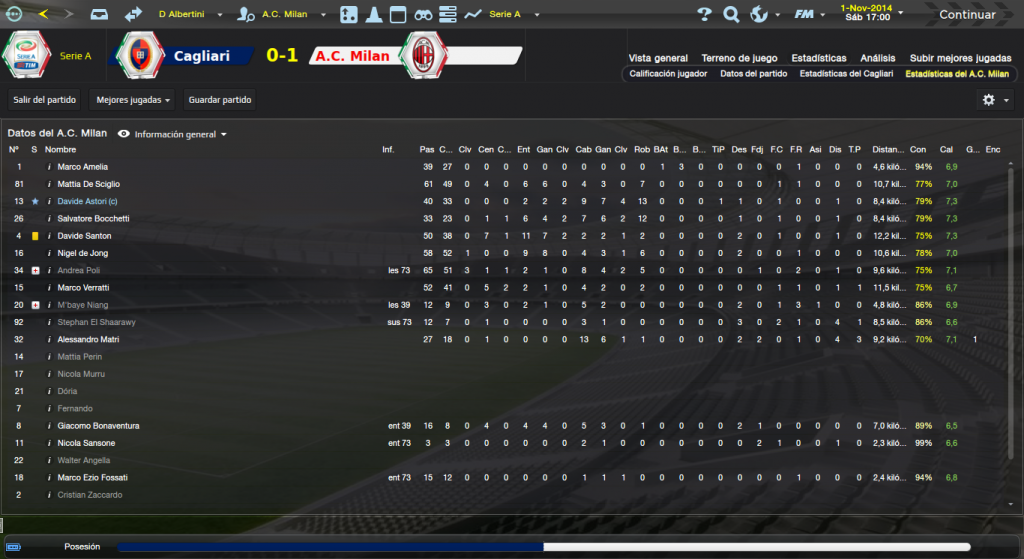Viewport: 1024px width, 559px height.
Task: Choose Subir mejores jugadas
Action: [960, 58]
